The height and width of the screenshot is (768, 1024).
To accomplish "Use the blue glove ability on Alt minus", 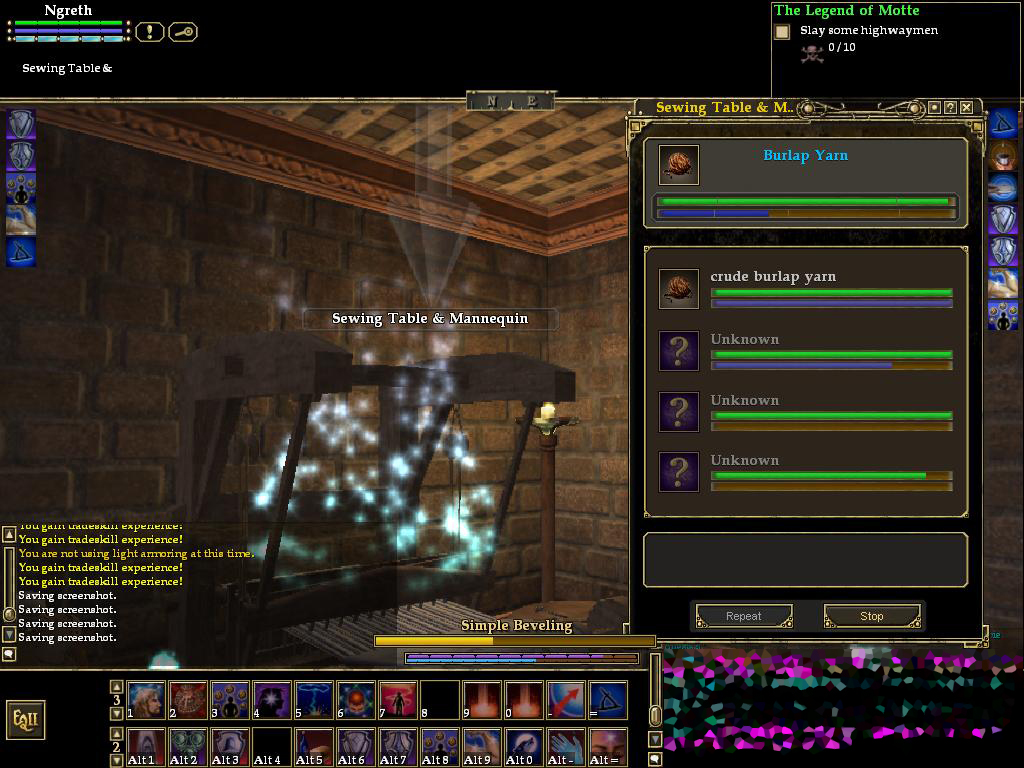I will (x=565, y=746).
